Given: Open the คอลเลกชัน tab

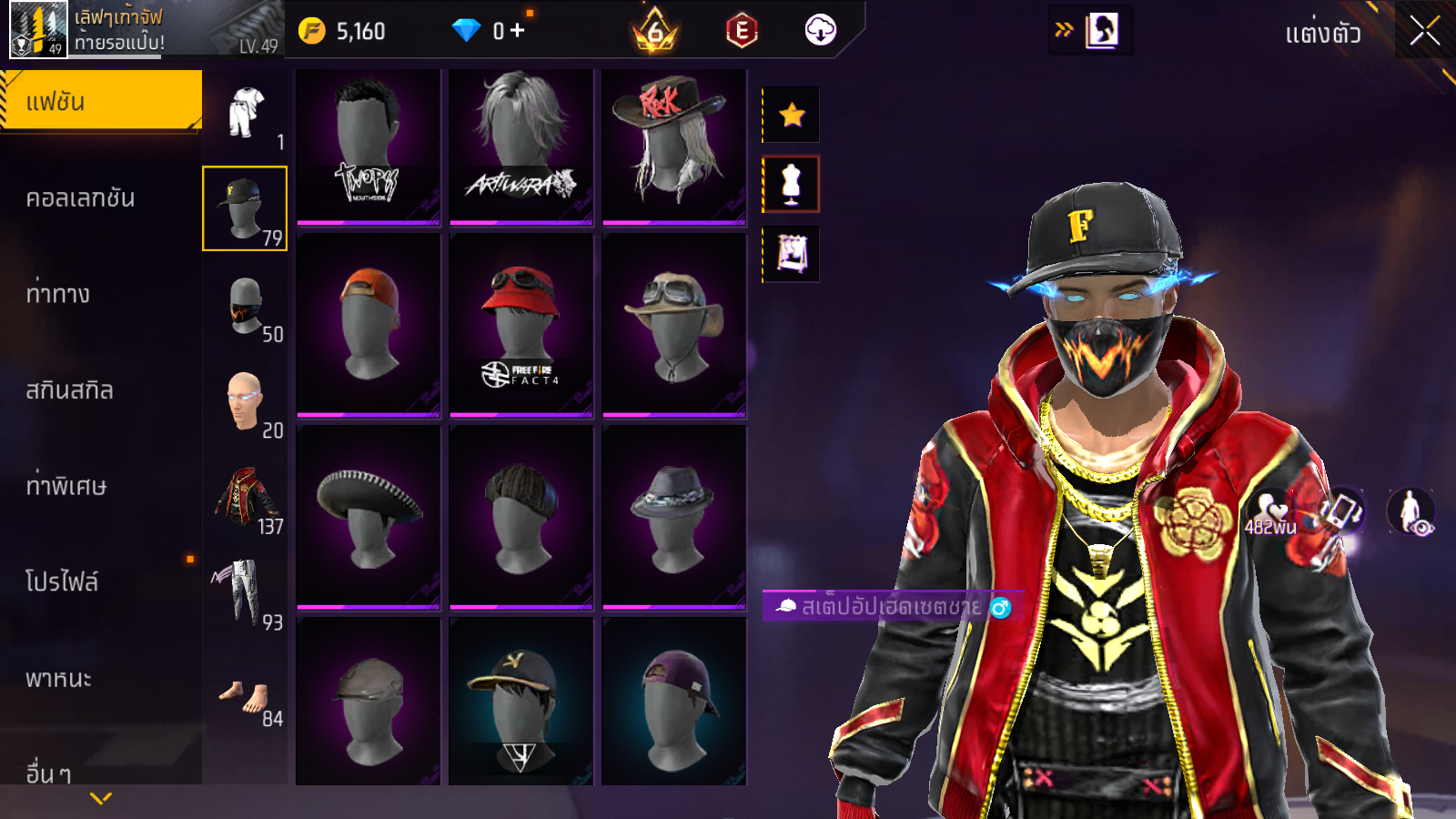Looking at the screenshot, I should tap(80, 198).
